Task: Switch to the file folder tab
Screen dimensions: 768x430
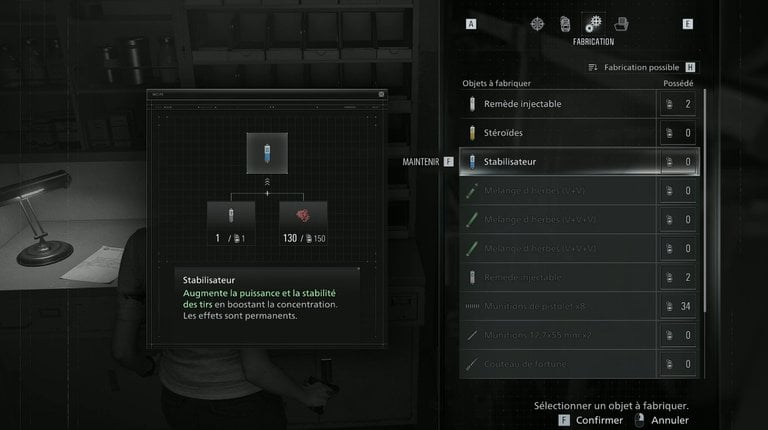Action: coord(621,23)
